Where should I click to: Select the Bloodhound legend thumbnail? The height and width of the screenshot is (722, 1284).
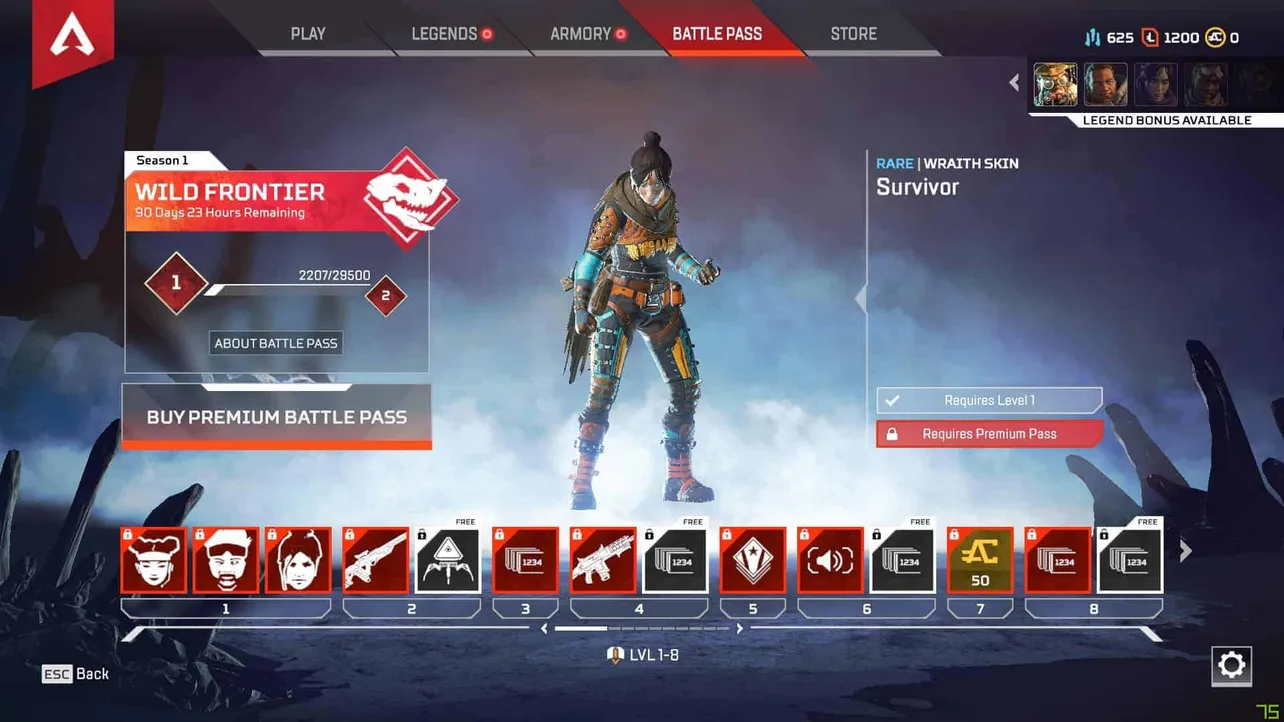(1055, 84)
